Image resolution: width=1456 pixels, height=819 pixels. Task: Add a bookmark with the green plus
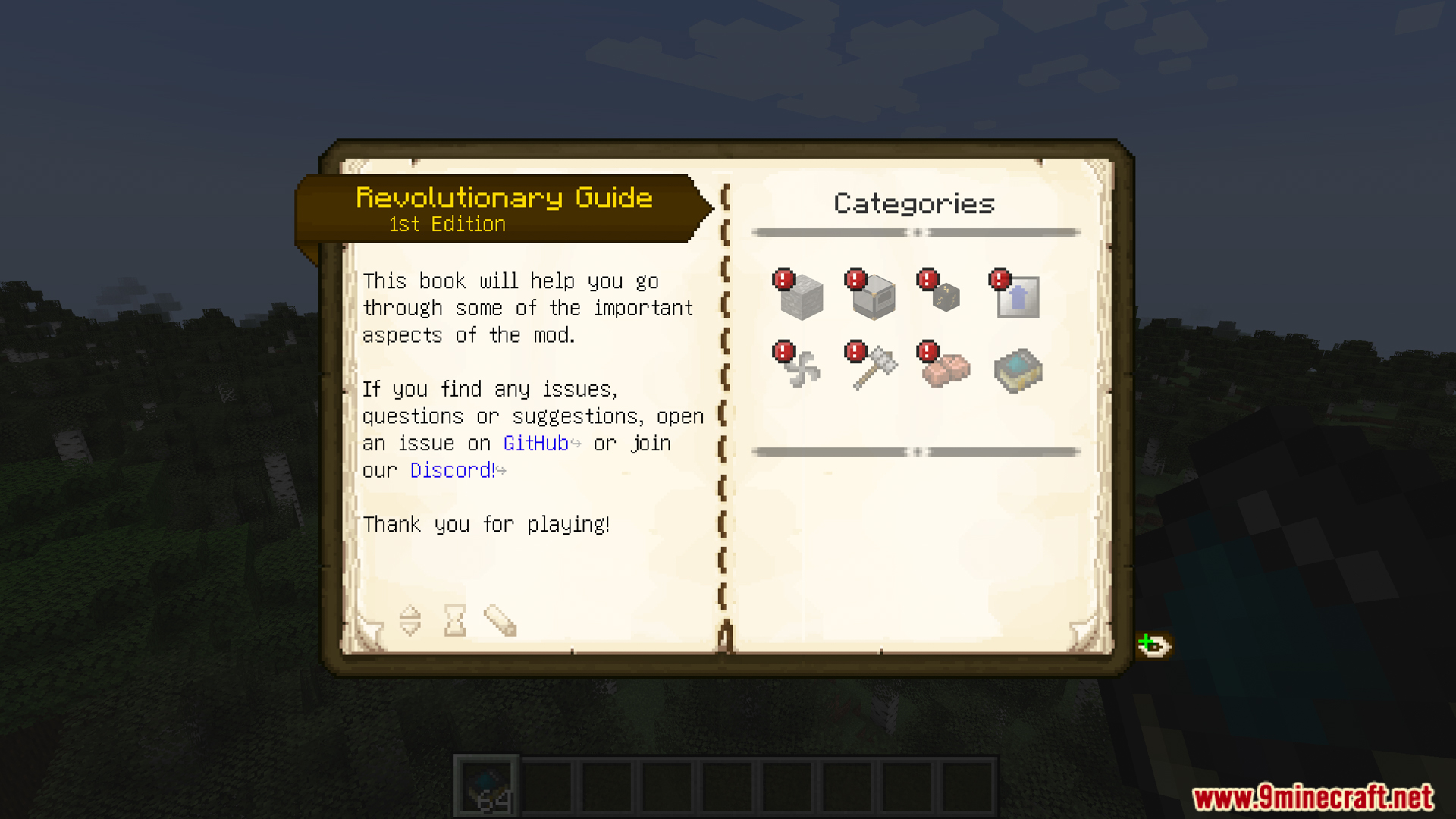click(x=1153, y=645)
